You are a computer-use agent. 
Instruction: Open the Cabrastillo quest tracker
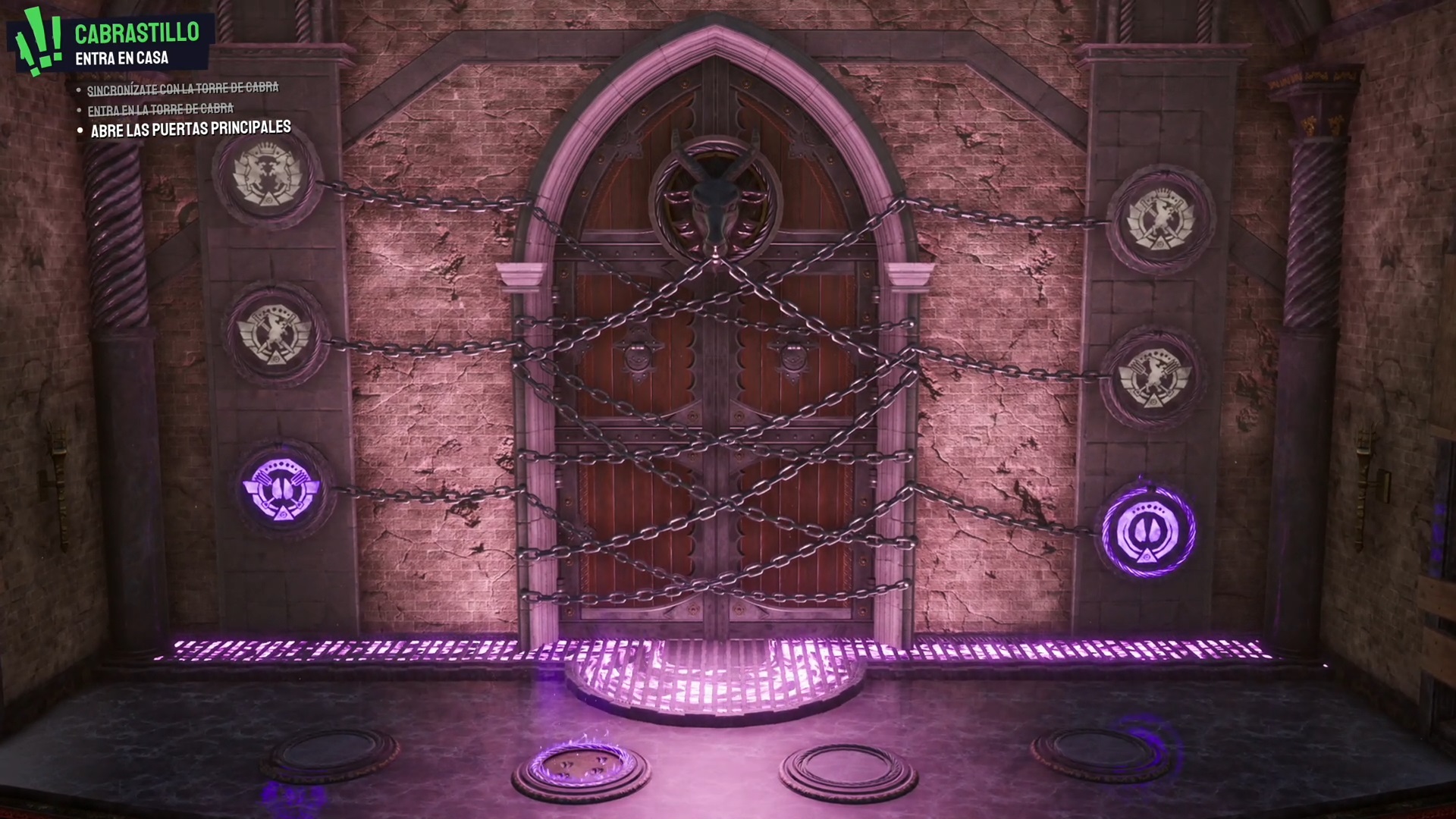(x=136, y=33)
